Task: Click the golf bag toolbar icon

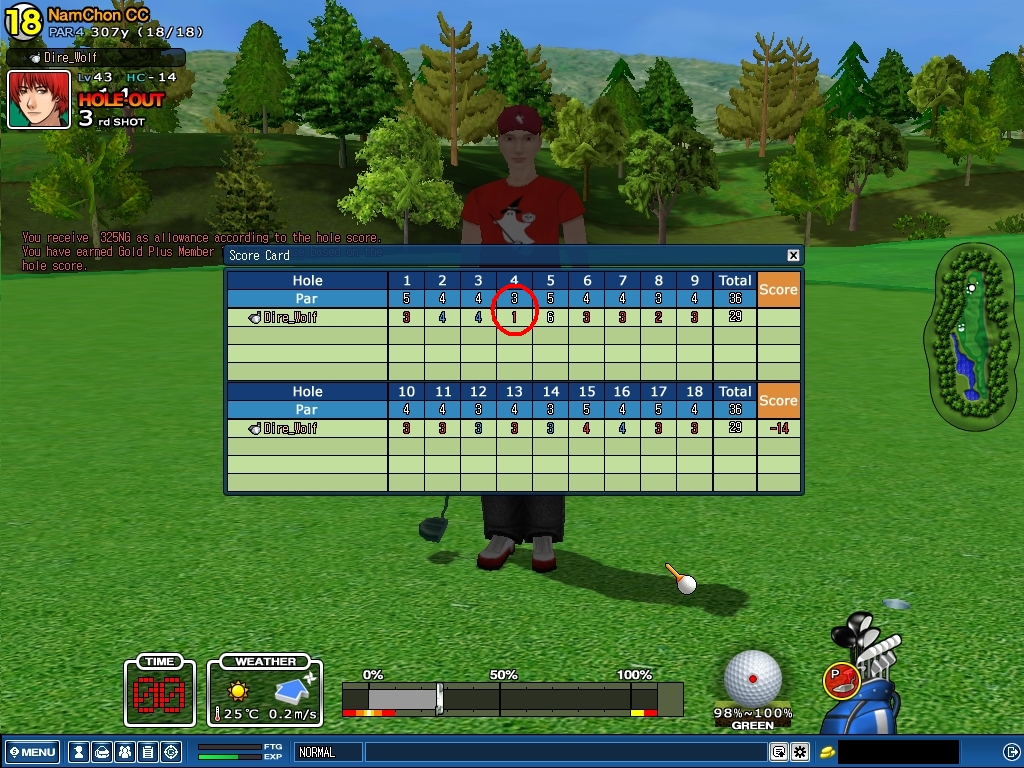Action: click(101, 752)
